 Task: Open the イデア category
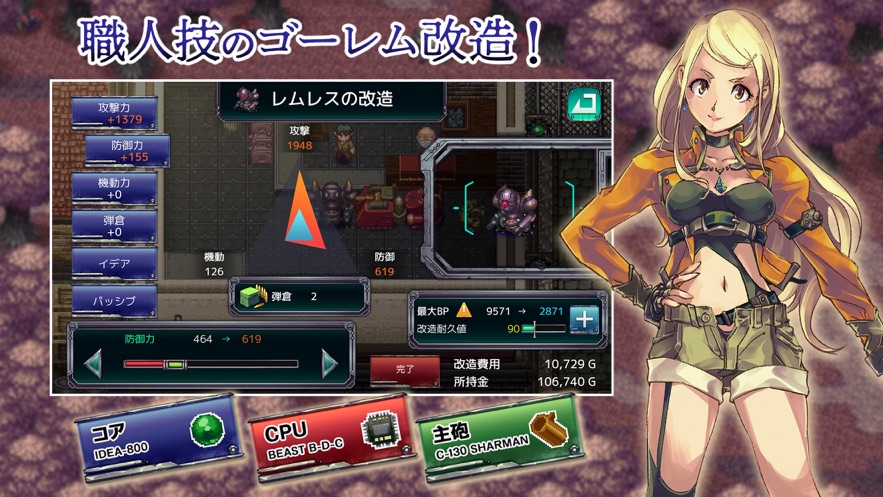tap(114, 264)
